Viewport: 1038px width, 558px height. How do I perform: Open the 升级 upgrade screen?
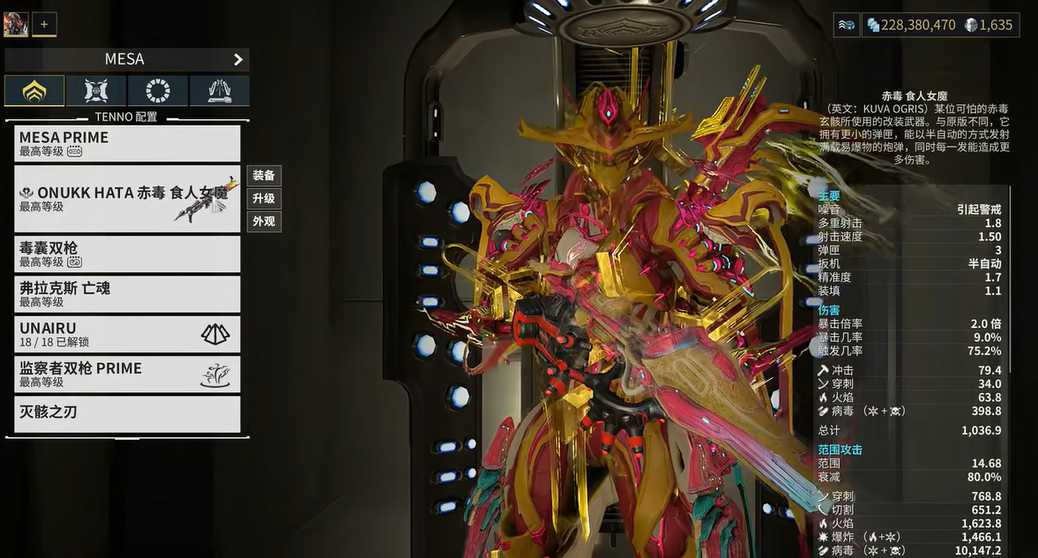264,199
